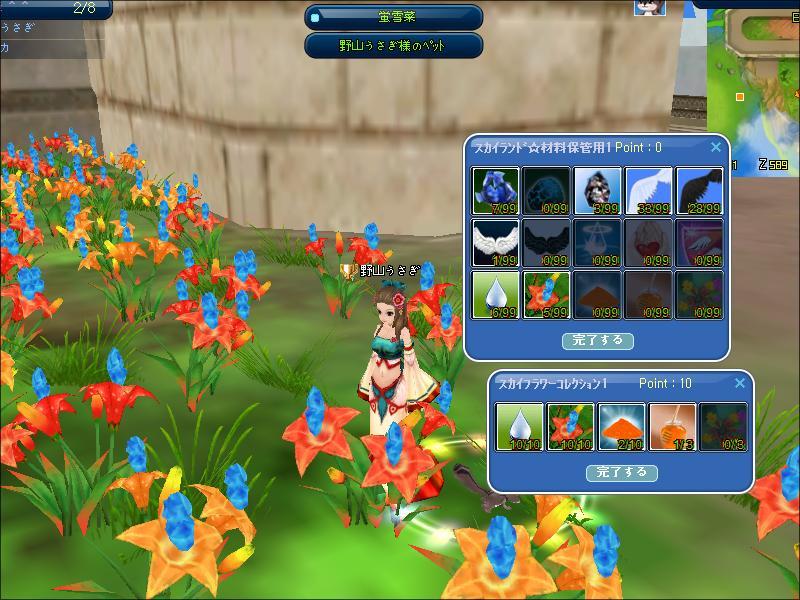Select the orange flower slot showing 5/99
The width and height of the screenshot is (800, 600).
[547, 295]
